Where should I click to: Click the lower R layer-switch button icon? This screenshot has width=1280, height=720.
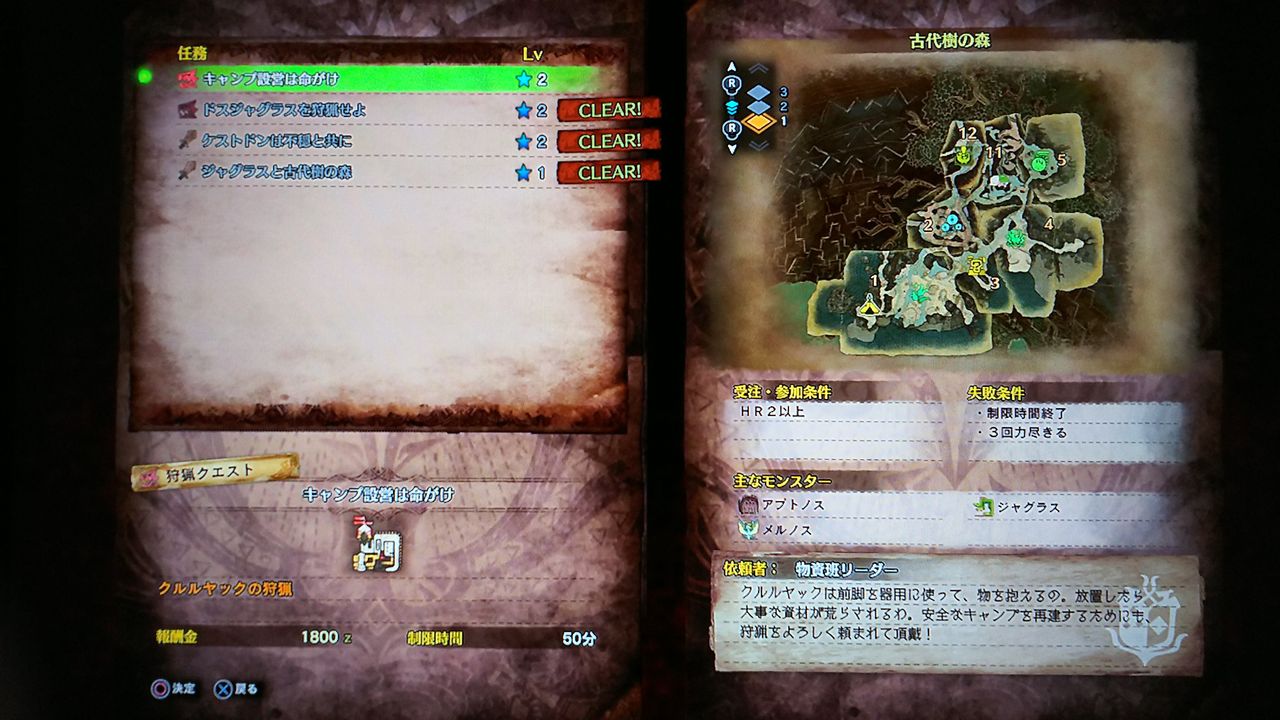click(732, 127)
